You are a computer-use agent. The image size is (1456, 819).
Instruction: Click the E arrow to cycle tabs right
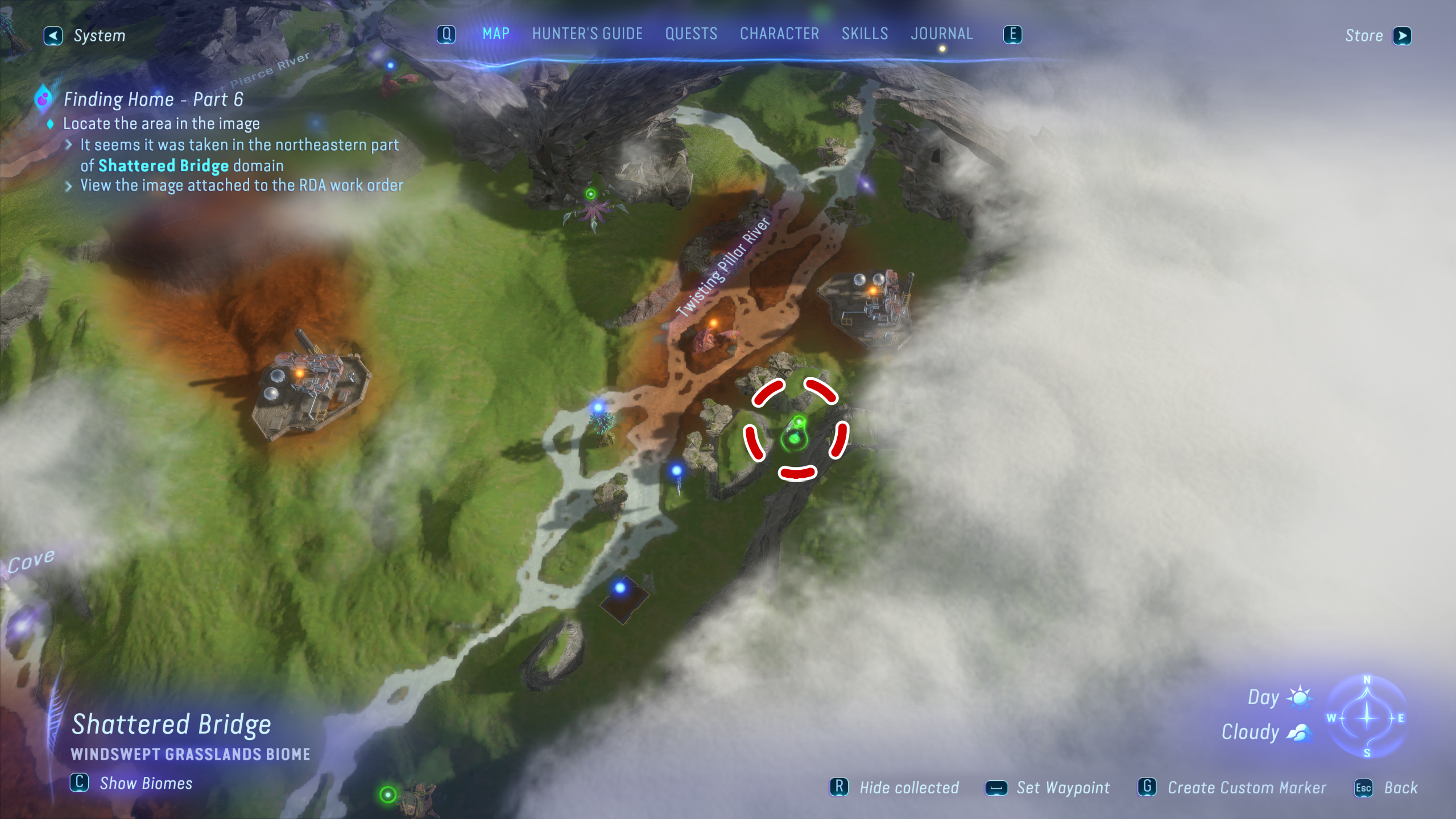click(x=1014, y=34)
